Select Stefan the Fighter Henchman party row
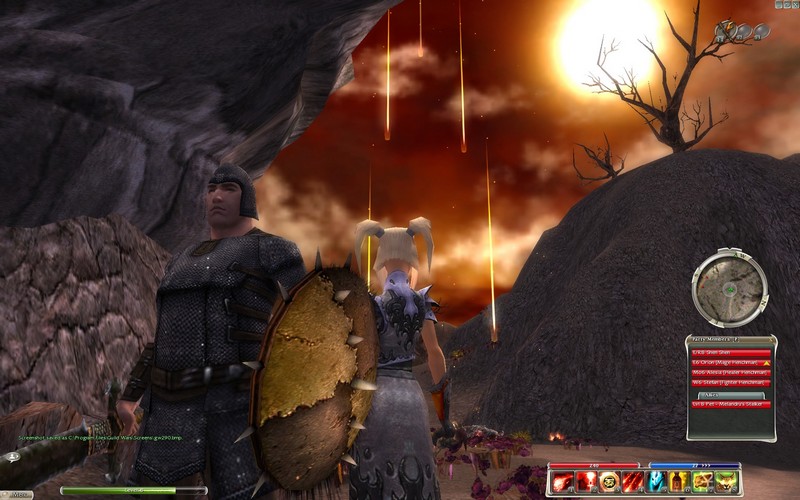 730,382
